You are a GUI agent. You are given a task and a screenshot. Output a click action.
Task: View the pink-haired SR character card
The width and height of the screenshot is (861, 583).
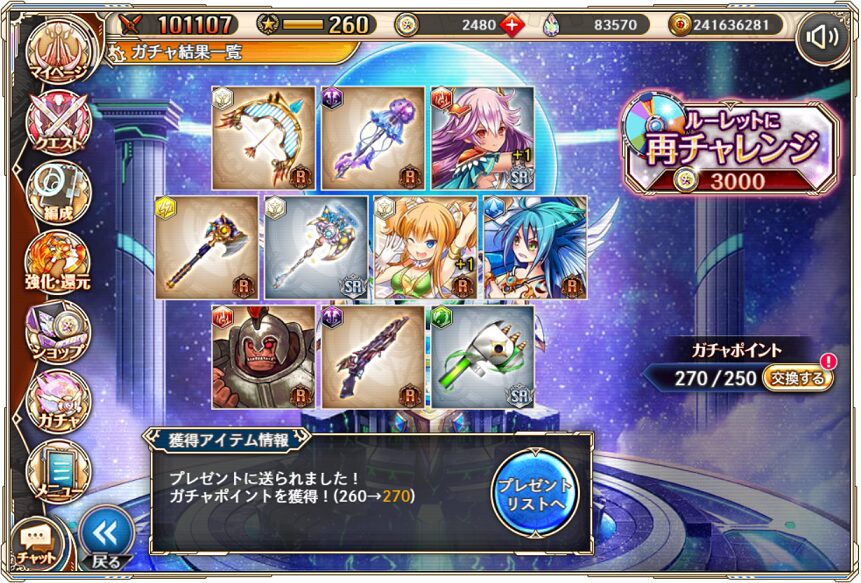pos(481,138)
